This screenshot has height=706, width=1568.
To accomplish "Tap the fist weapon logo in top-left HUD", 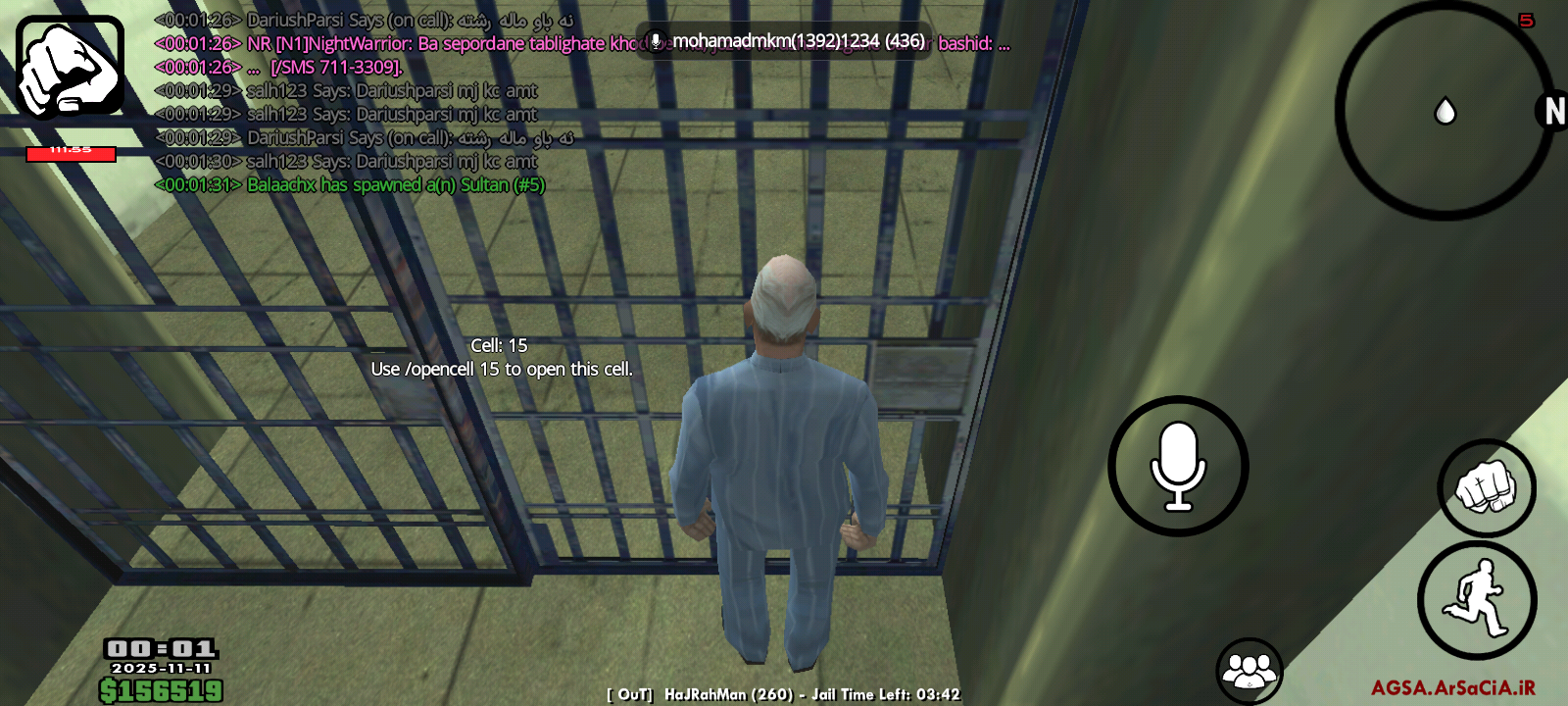I will coord(67,67).
